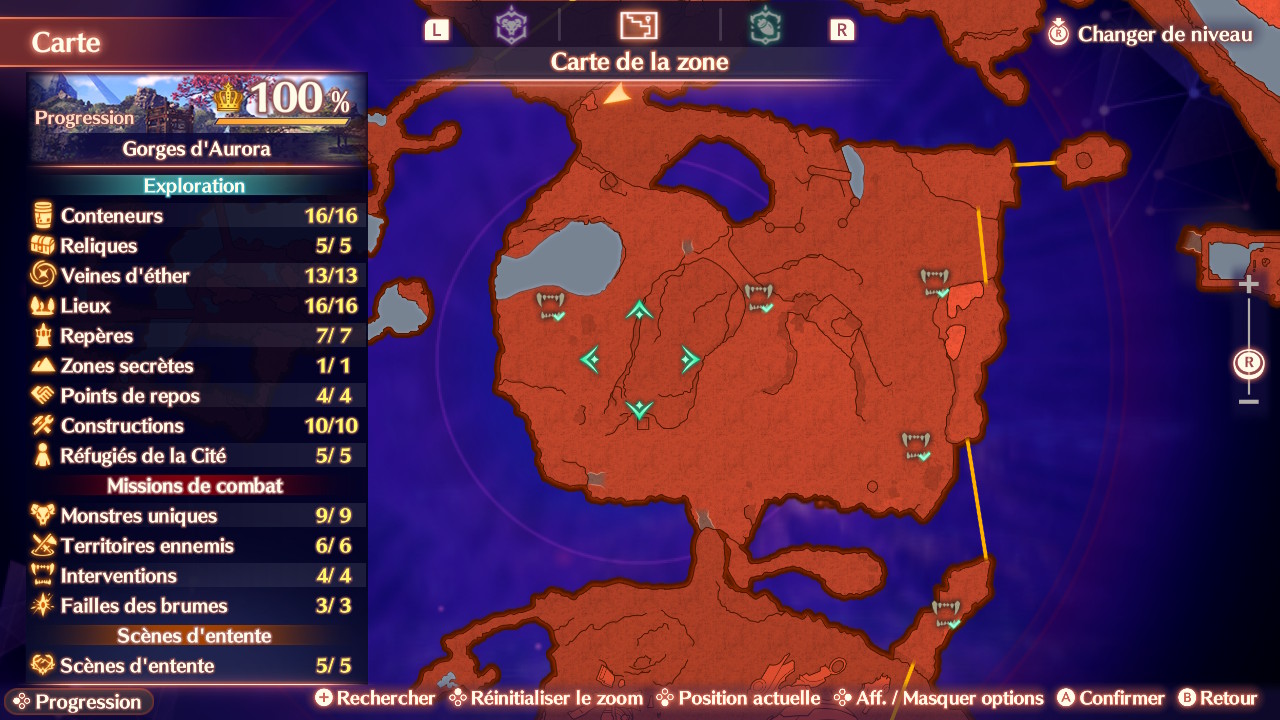Select the Réfugiés de la Cité row

click(197, 456)
